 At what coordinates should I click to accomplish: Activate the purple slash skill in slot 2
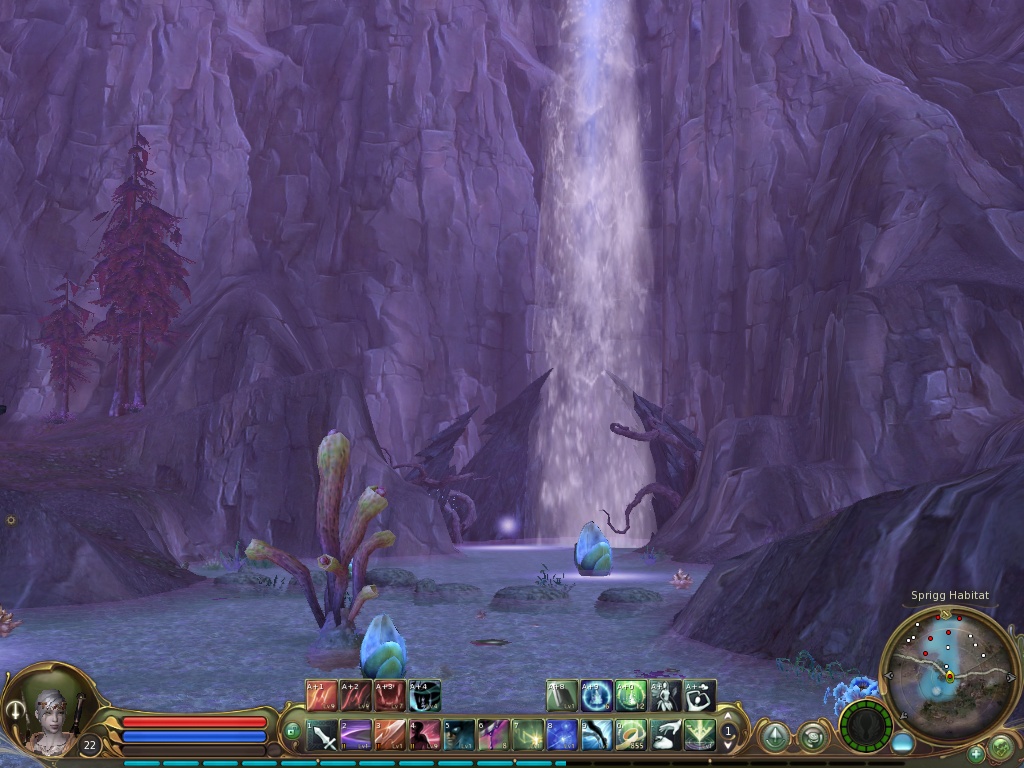(x=356, y=735)
